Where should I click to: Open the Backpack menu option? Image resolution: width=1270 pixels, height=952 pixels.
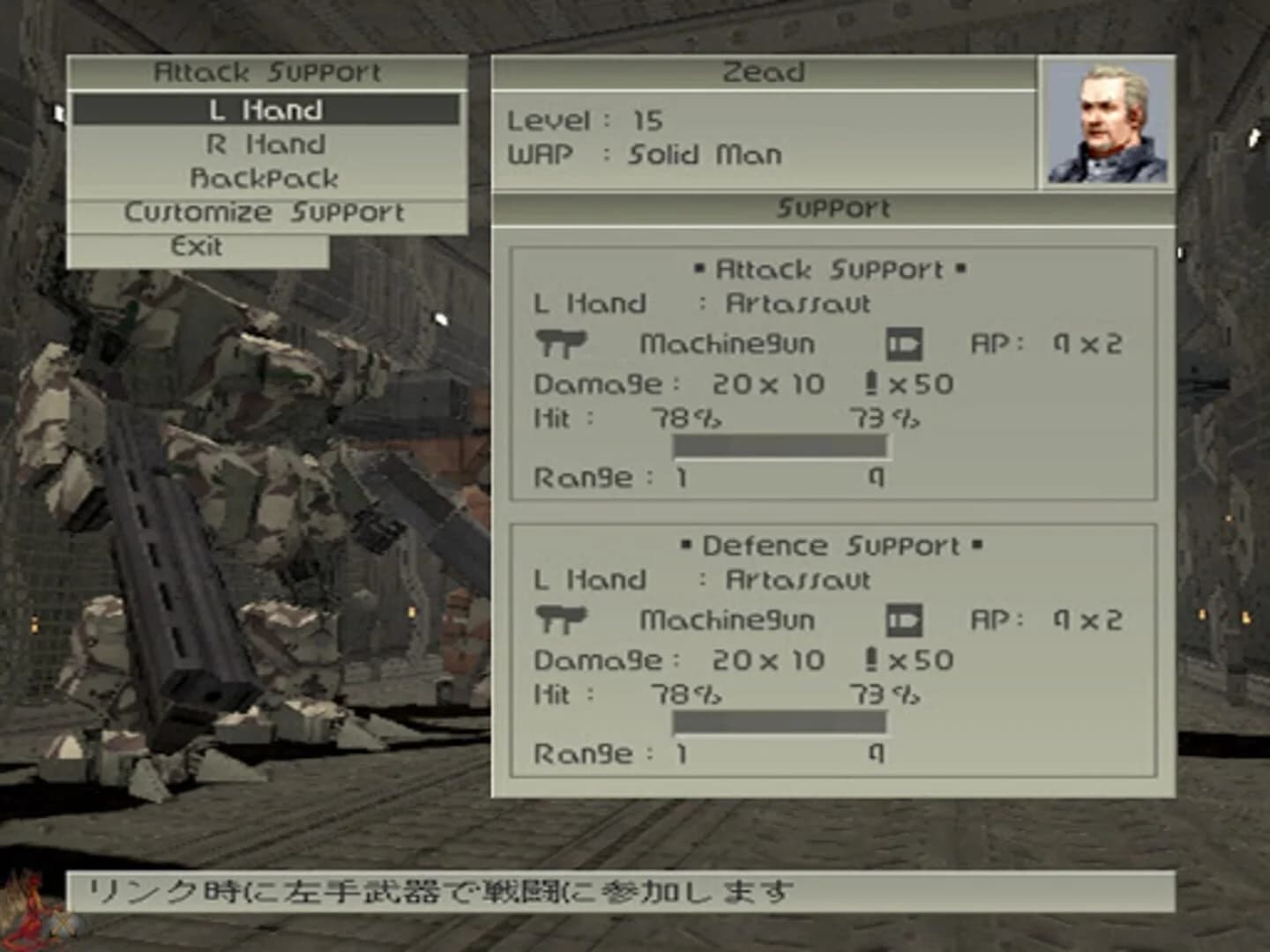pos(267,178)
